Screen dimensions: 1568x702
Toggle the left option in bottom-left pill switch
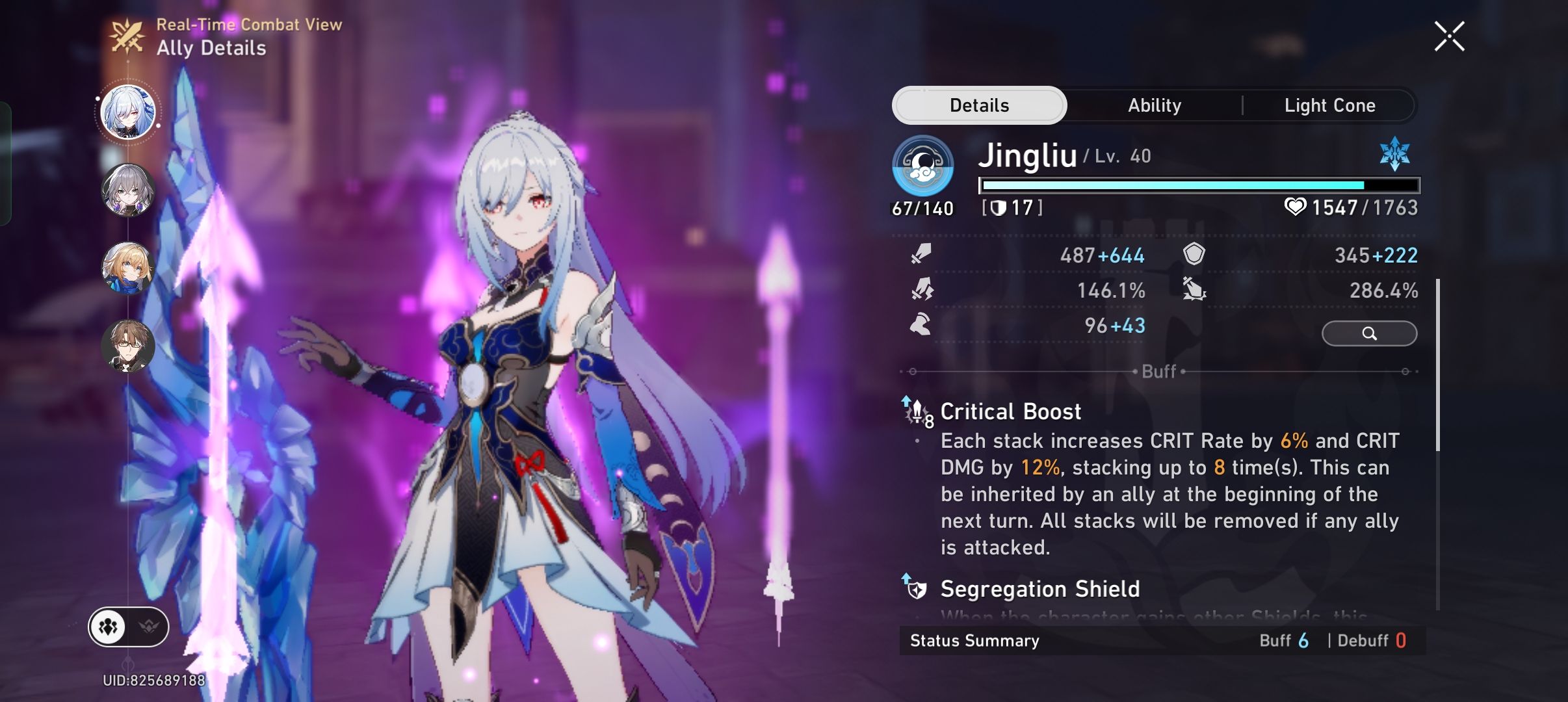tap(109, 626)
